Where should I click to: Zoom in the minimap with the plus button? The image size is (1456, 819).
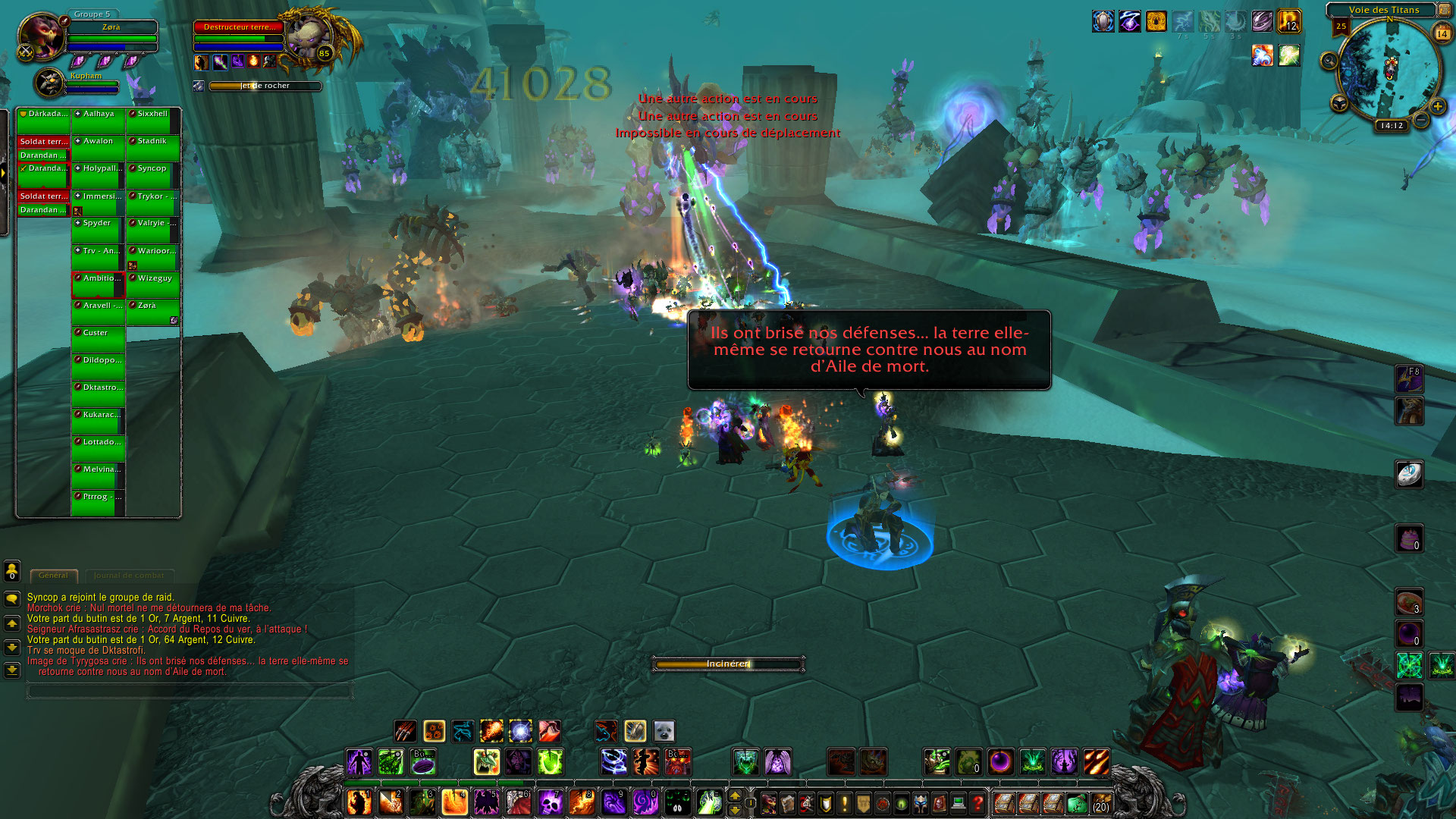[1438, 107]
